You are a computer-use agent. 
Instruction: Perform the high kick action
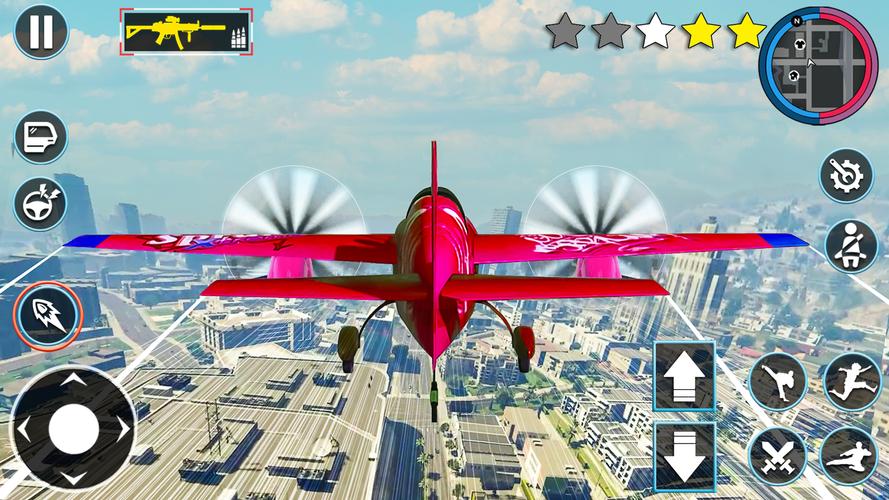coord(777,381)
